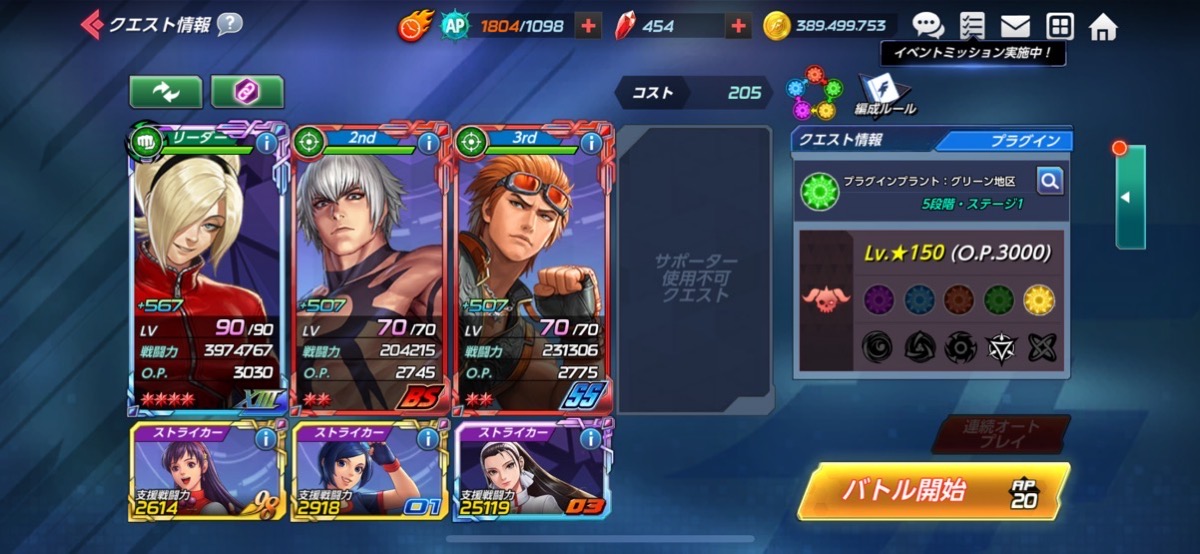The width and height of the screenshot is (1200, 554).
Task: Switch to the プラグイン tab
Action: (1005, 141)
